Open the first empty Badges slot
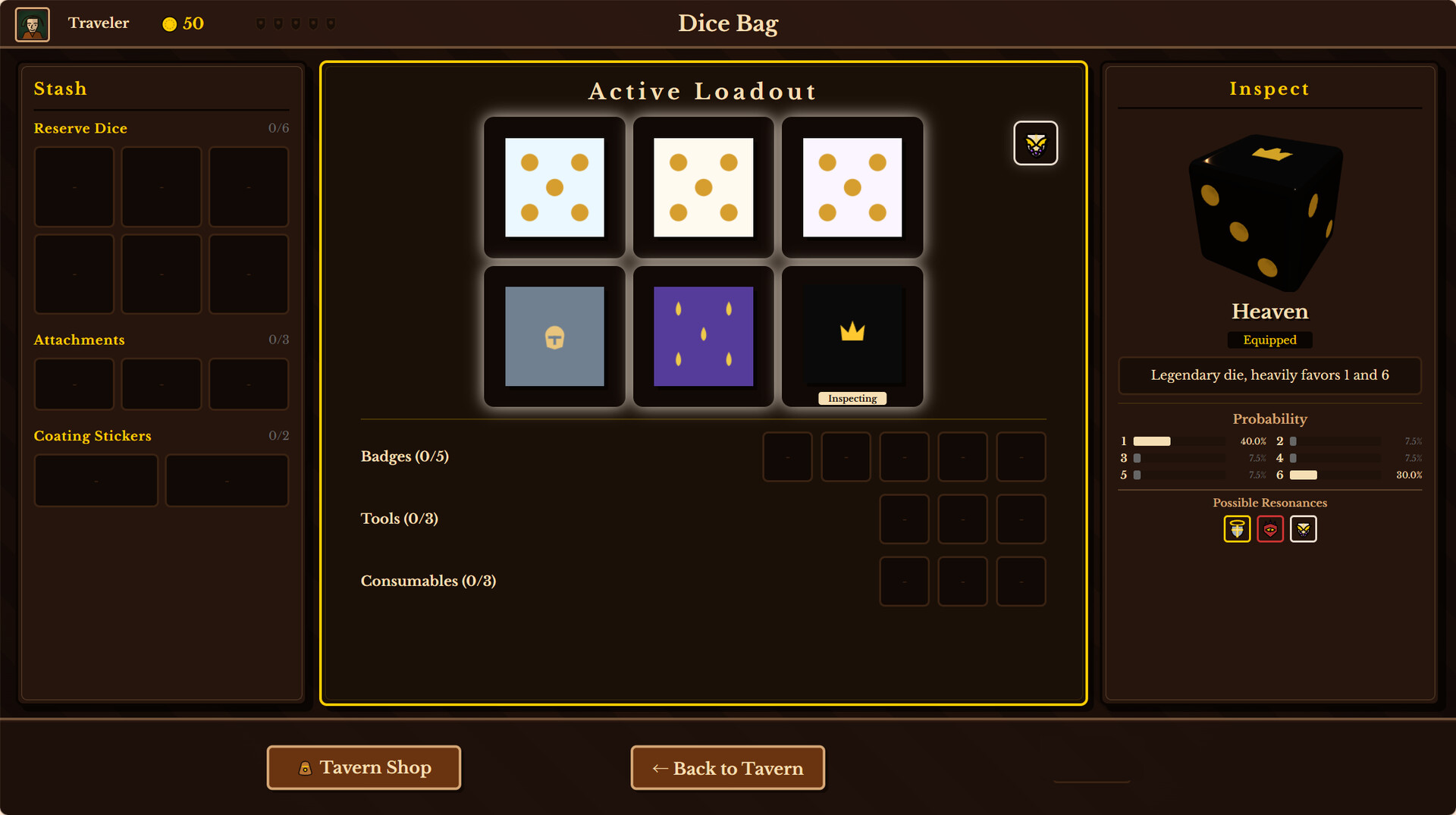The height and width of the screenshot is (815, 1456). pos(787,456)
